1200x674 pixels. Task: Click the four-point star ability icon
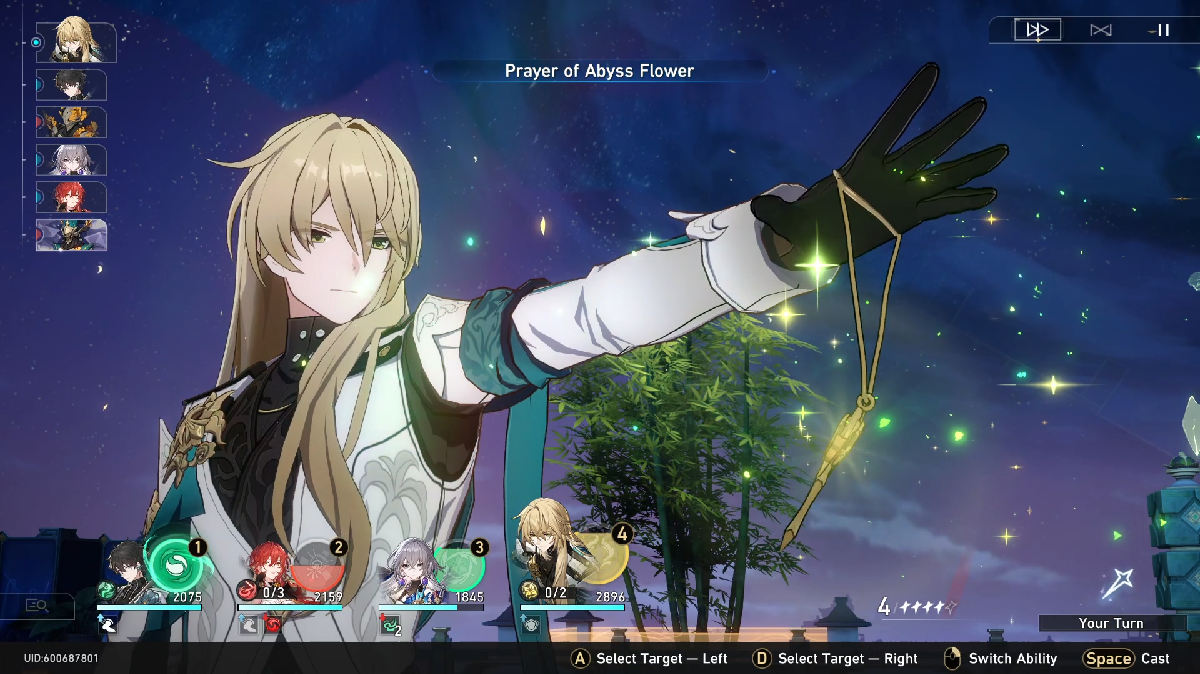[1117, 583]
